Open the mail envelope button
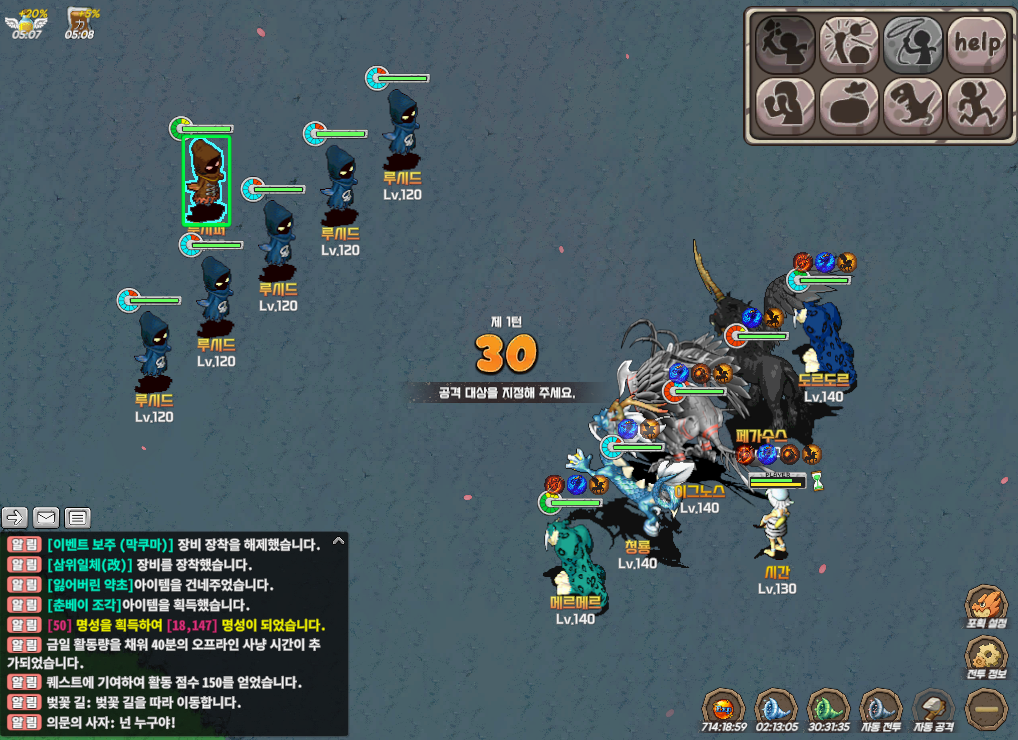 (46, 517)
